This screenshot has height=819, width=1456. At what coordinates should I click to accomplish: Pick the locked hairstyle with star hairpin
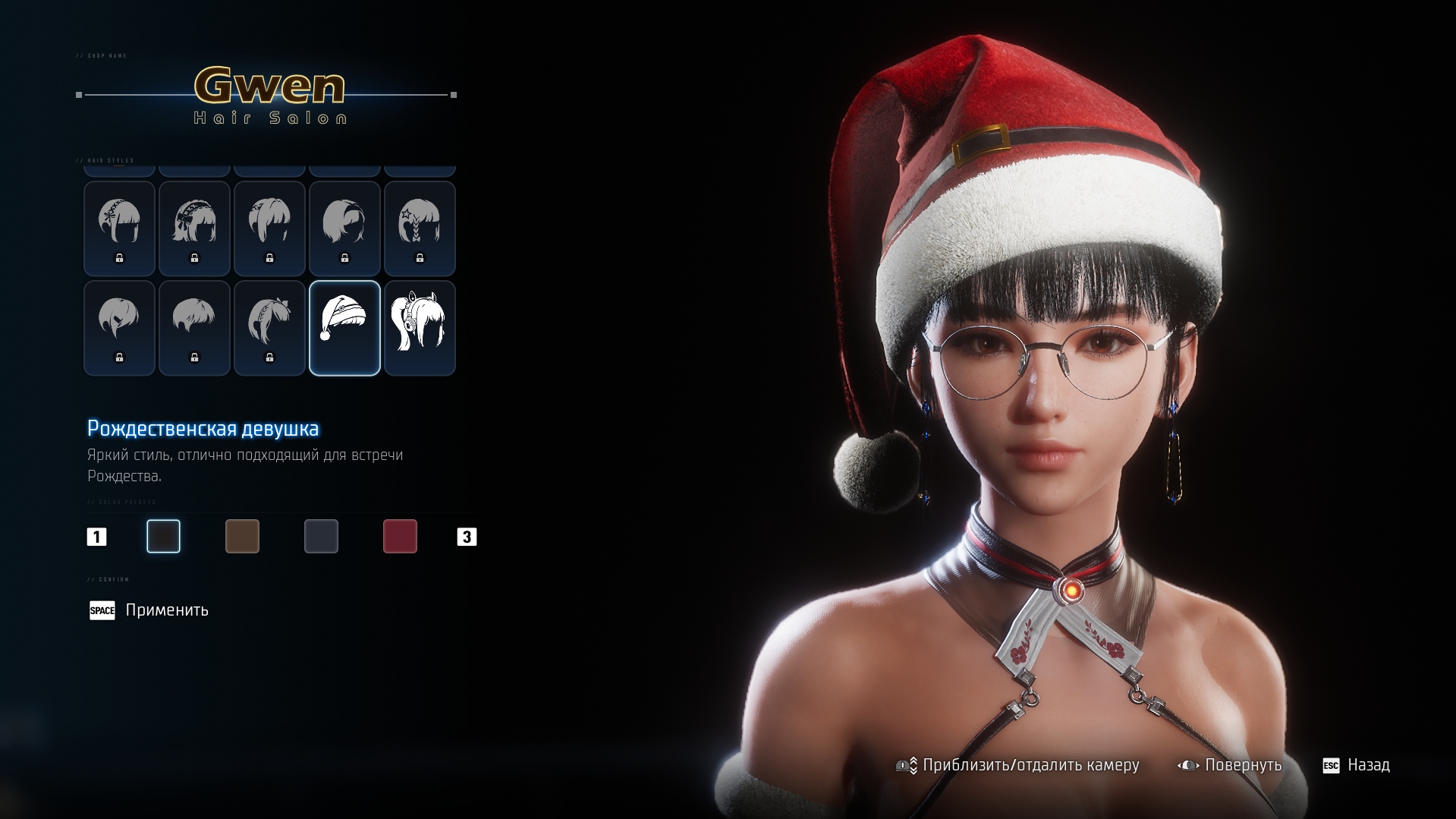tap(420, 228)
